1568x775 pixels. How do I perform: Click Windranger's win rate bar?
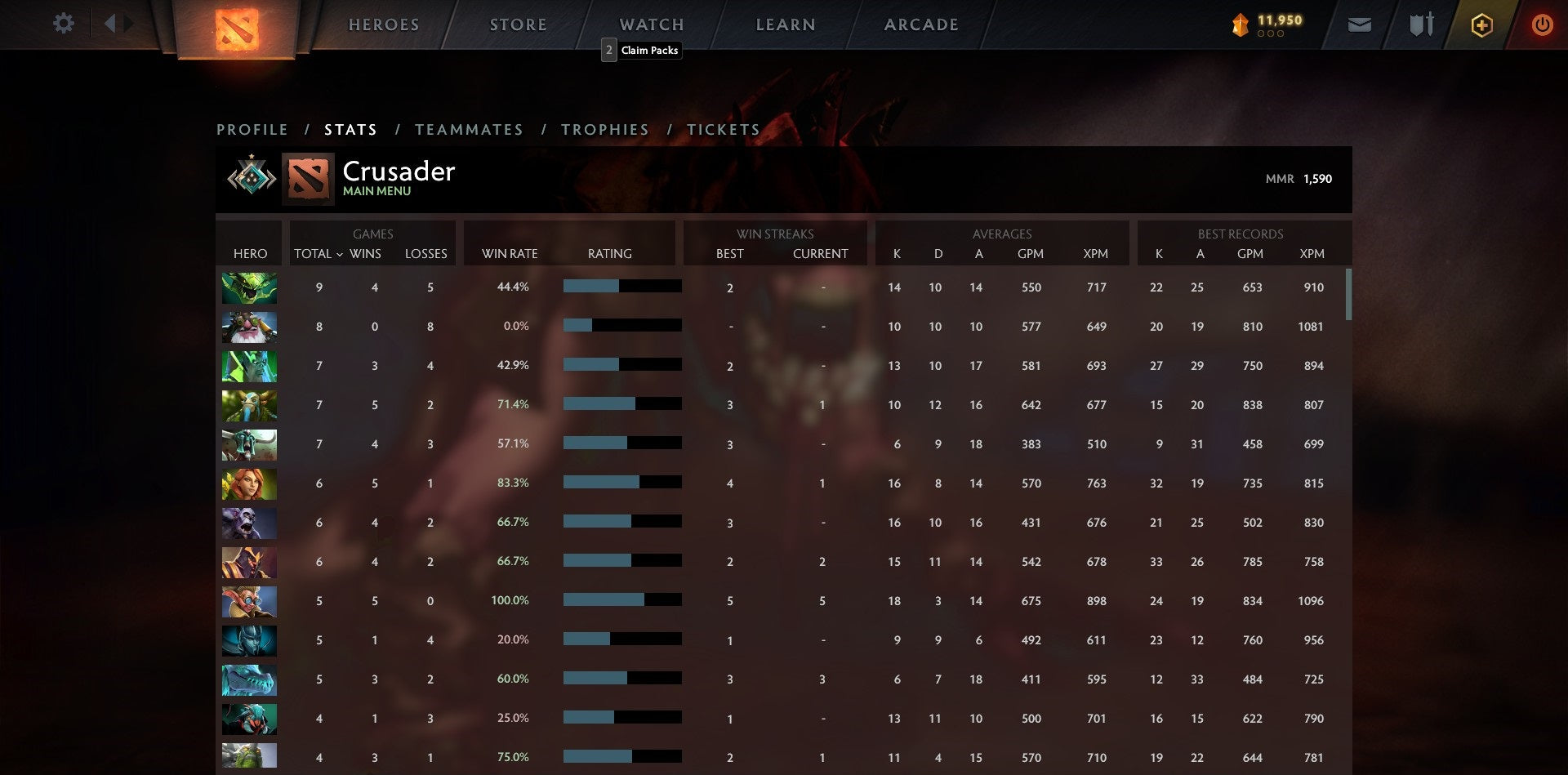click(621, 483)
